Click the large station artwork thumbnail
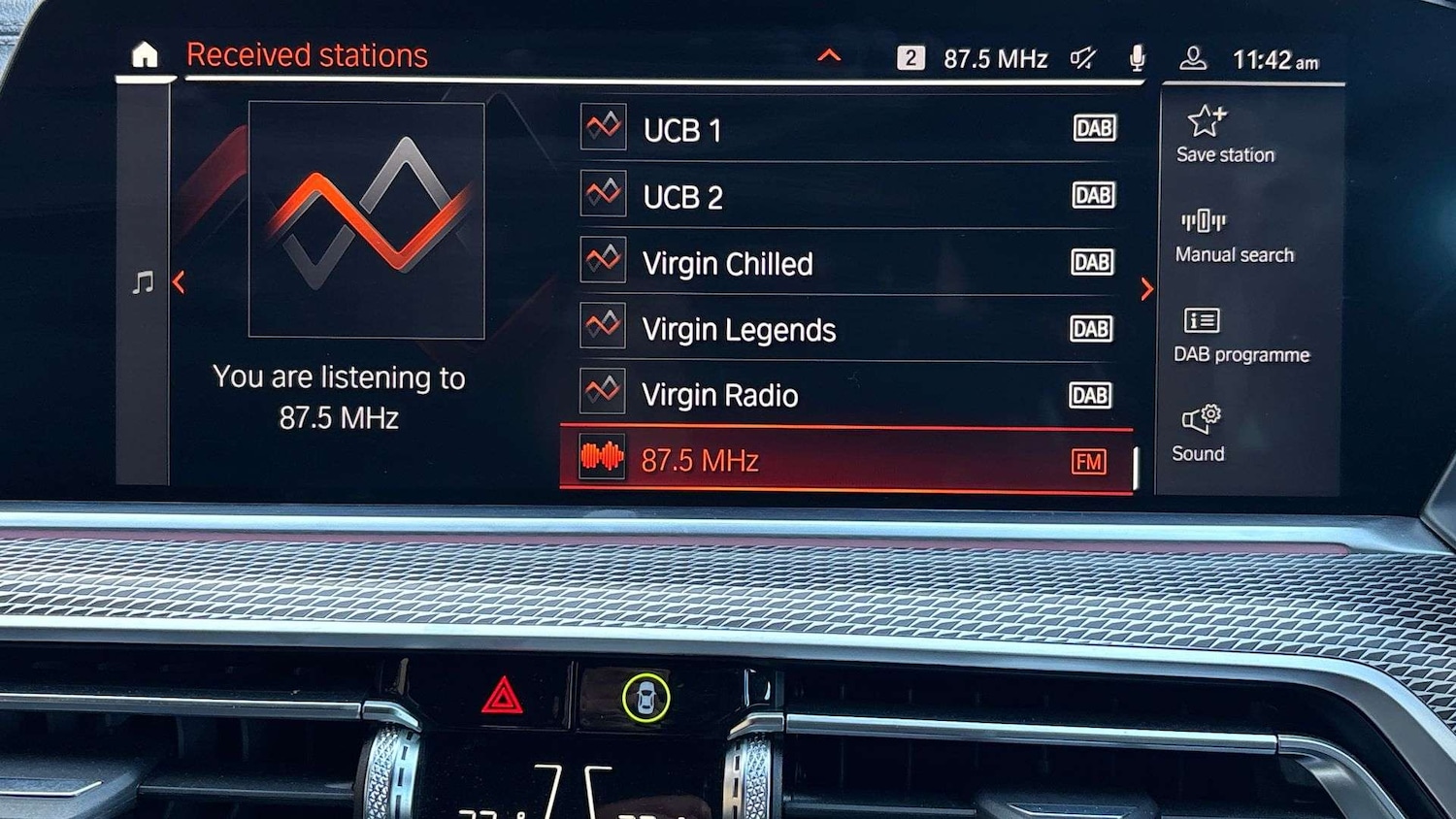The image size is (1456, 819). pyautogui.click(x=366, y=220)
